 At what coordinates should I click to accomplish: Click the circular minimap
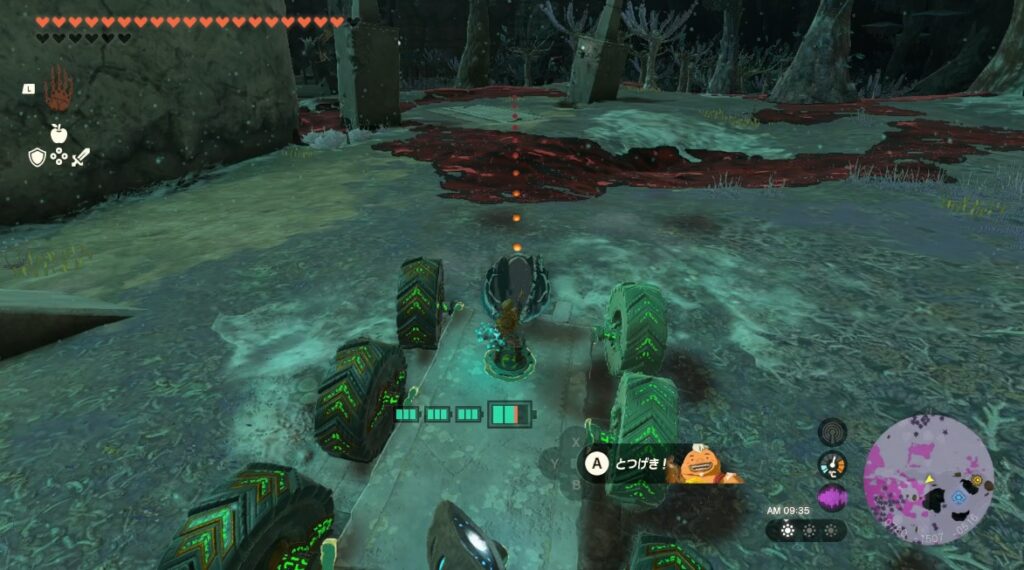coord(928,477)
